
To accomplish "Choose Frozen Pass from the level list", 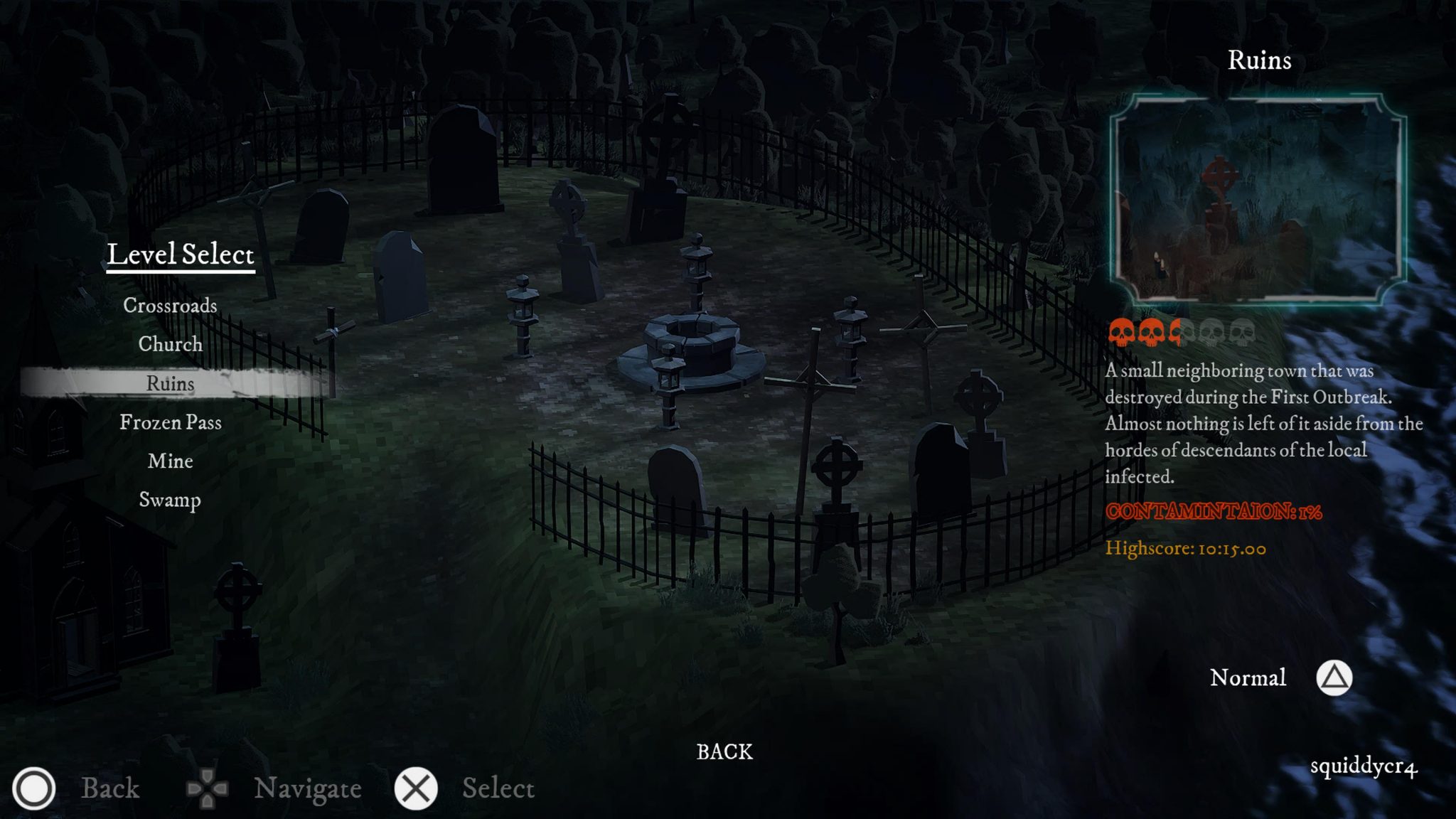I will coord(171,422).
